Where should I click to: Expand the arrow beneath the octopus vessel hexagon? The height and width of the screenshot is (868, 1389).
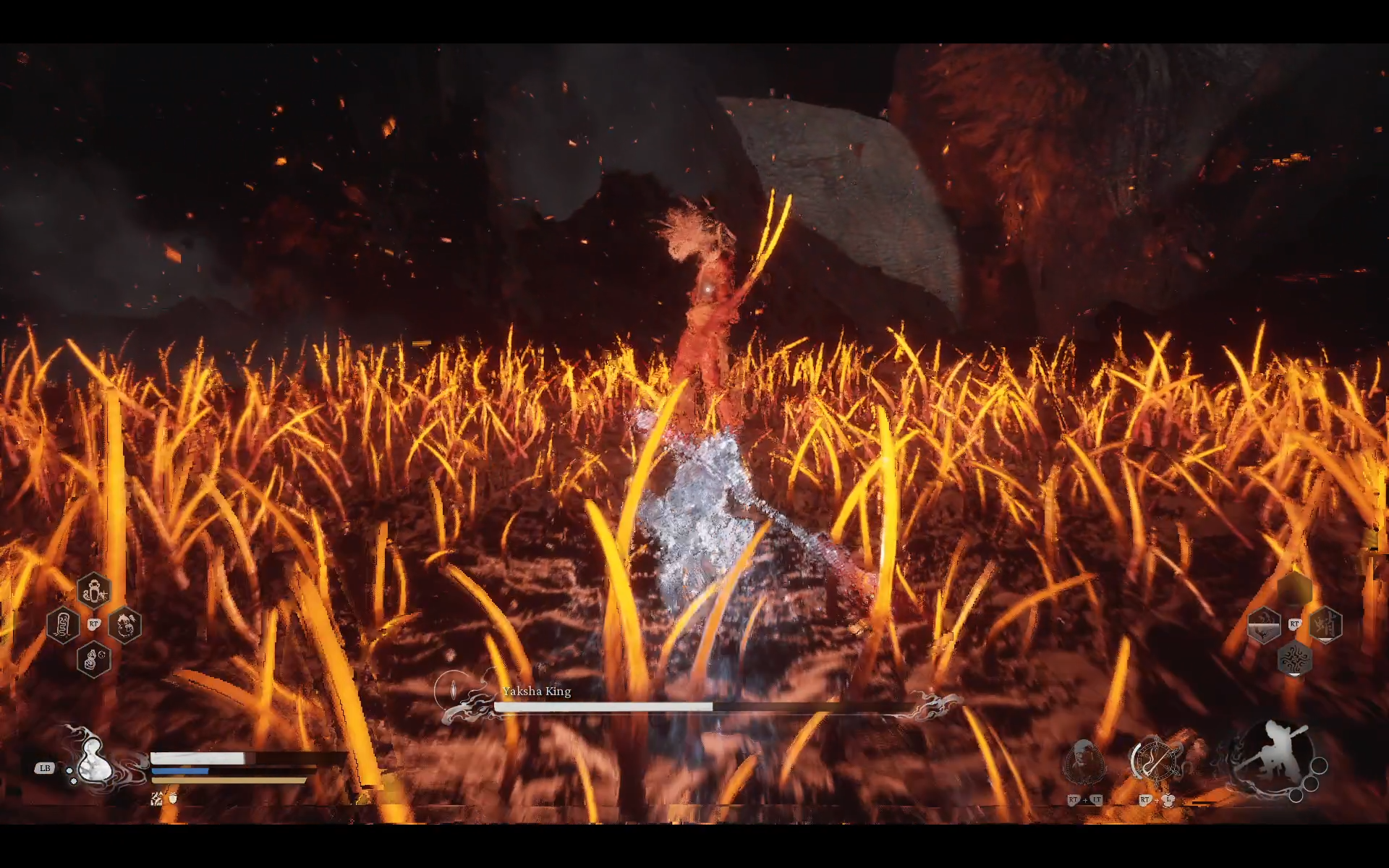click(x=1296, y=675)
